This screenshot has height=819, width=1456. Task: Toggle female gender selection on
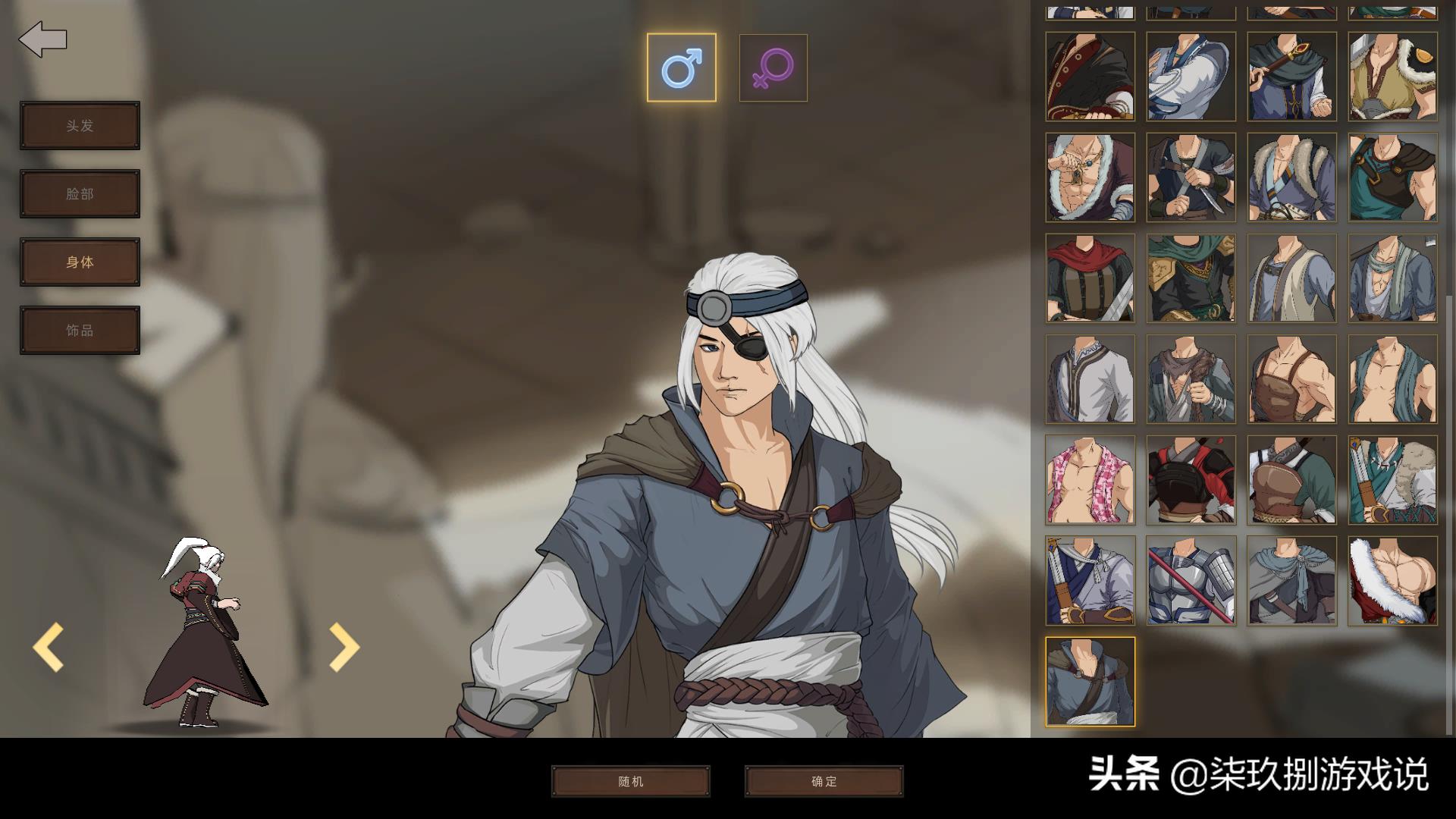point(773,68)
